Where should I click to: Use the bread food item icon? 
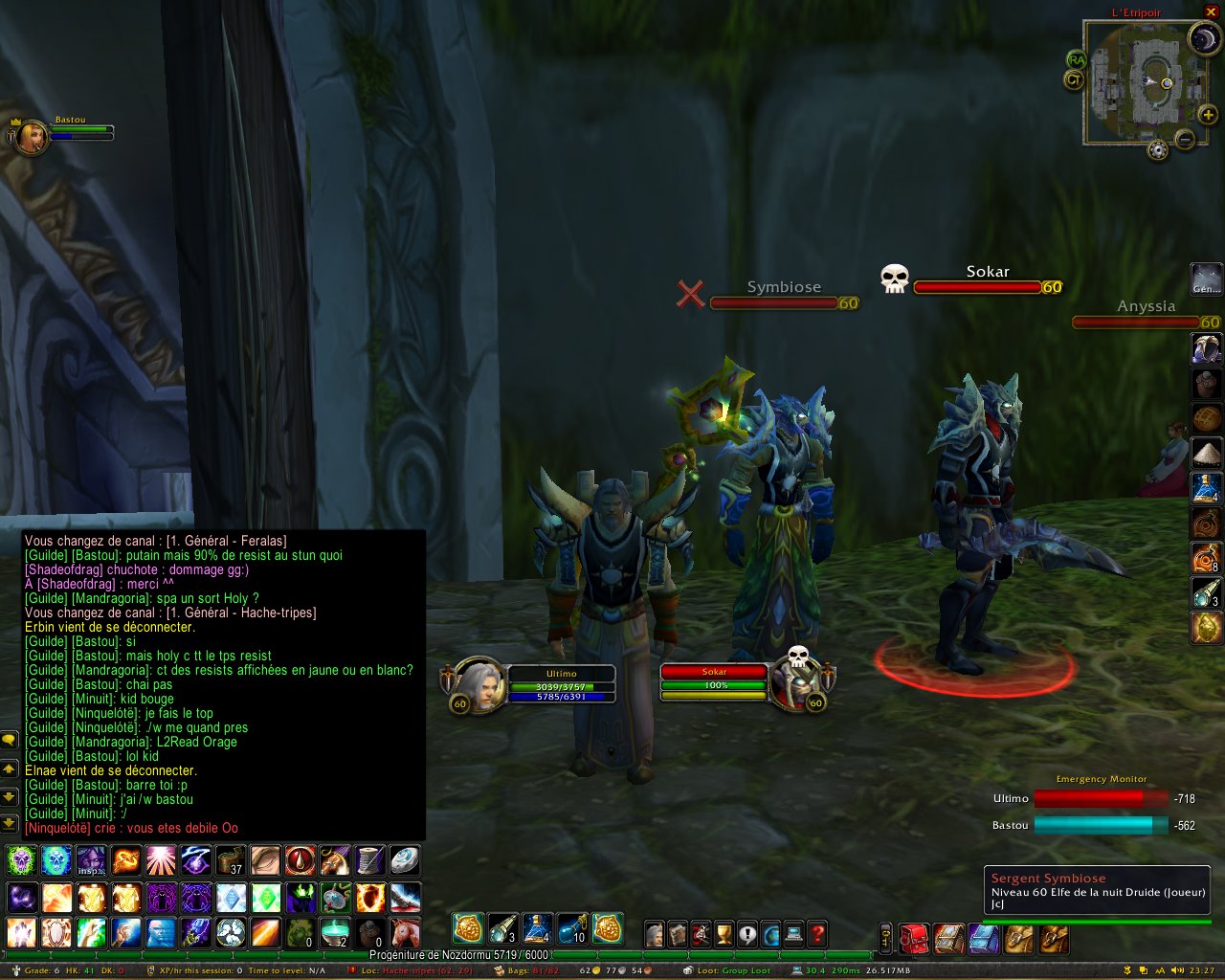(1206, 419)
